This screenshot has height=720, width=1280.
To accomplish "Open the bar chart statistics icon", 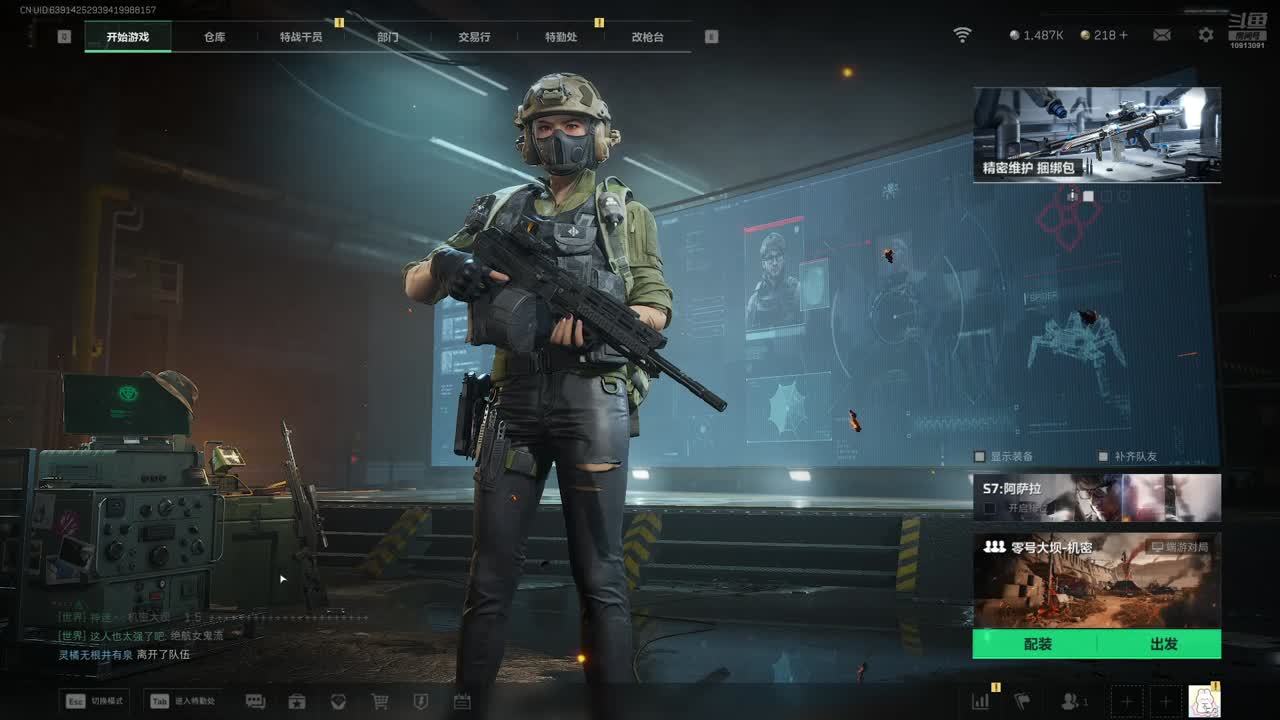I will click(x=980, y=702).
